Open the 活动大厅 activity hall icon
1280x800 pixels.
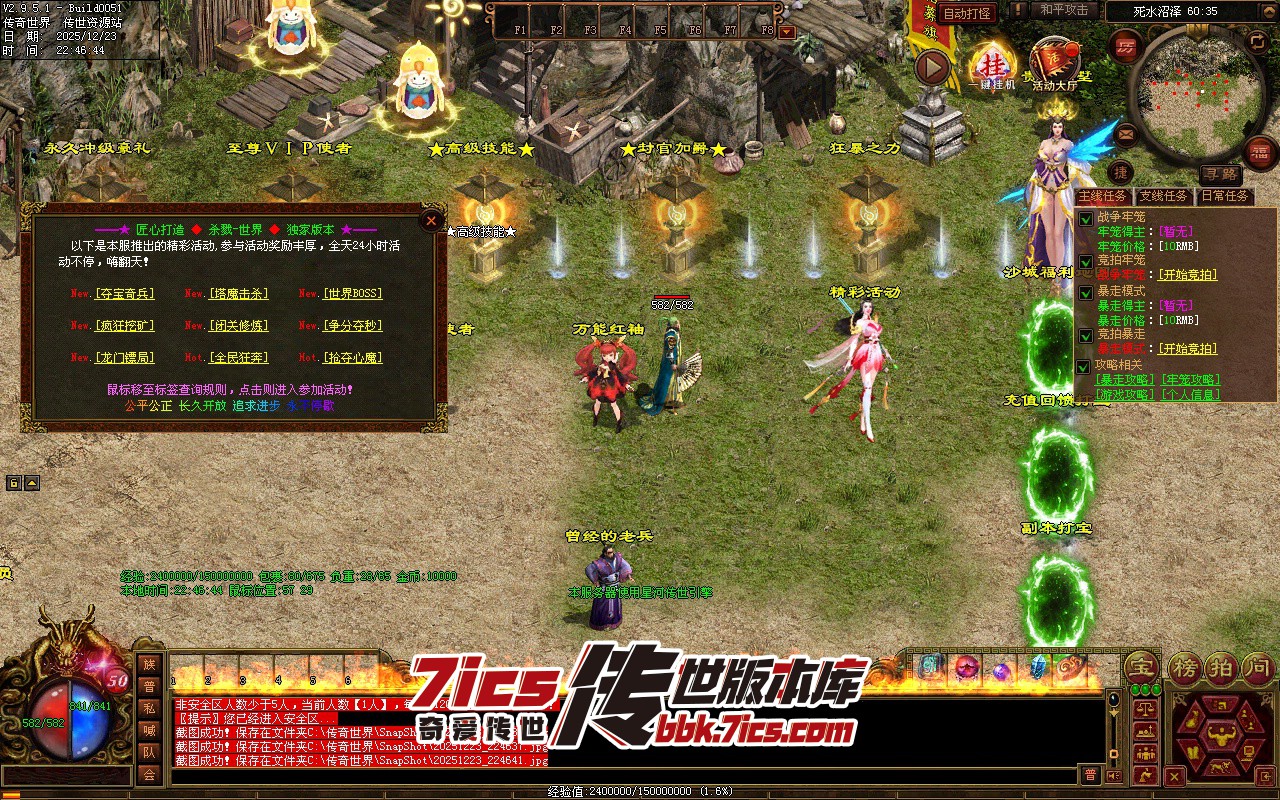1054,62
